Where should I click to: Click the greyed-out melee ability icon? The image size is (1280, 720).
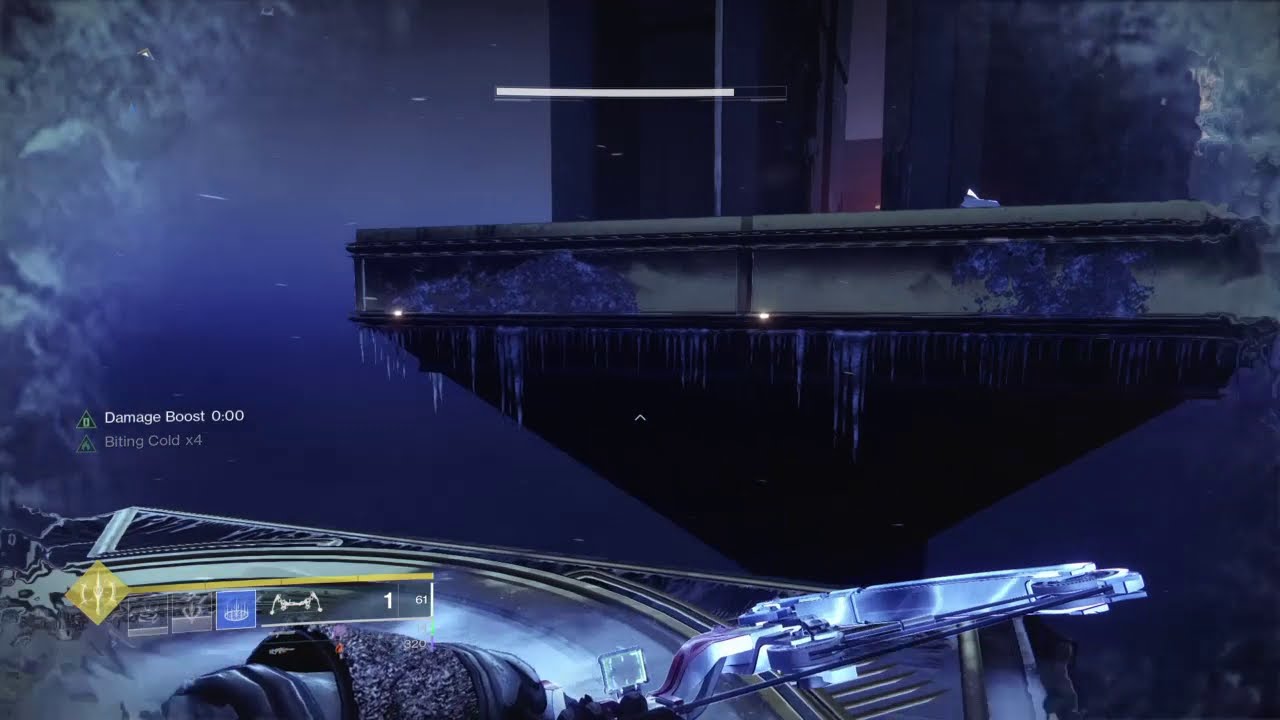[192, 610]
